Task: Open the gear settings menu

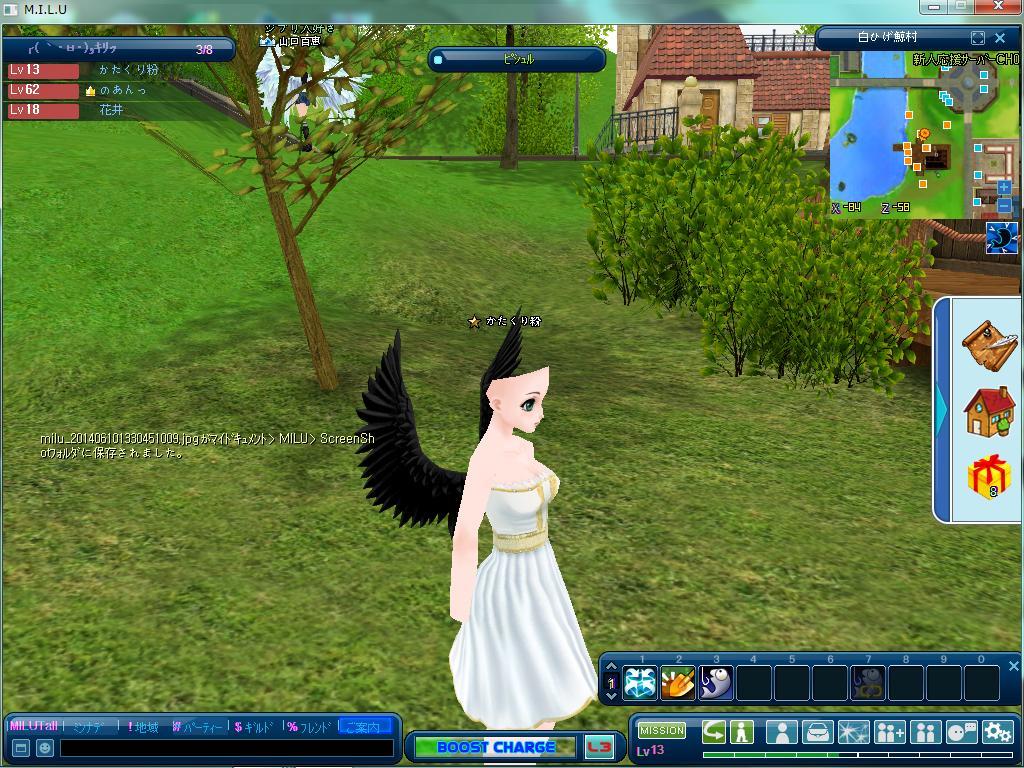Action: [x=997, y=732]
